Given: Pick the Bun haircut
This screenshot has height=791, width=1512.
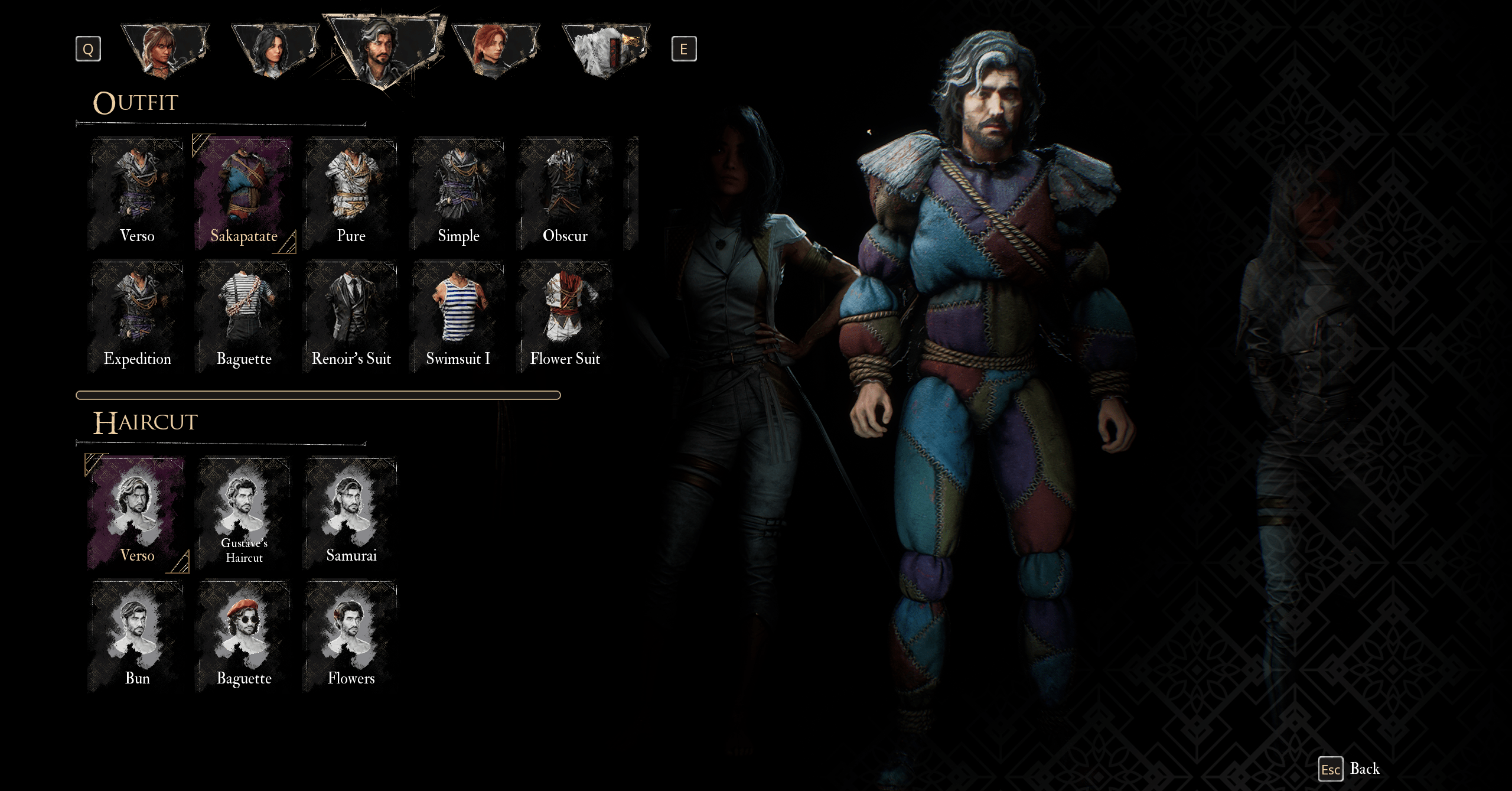Looking at the screenshot, I should (x=137, y=636).
